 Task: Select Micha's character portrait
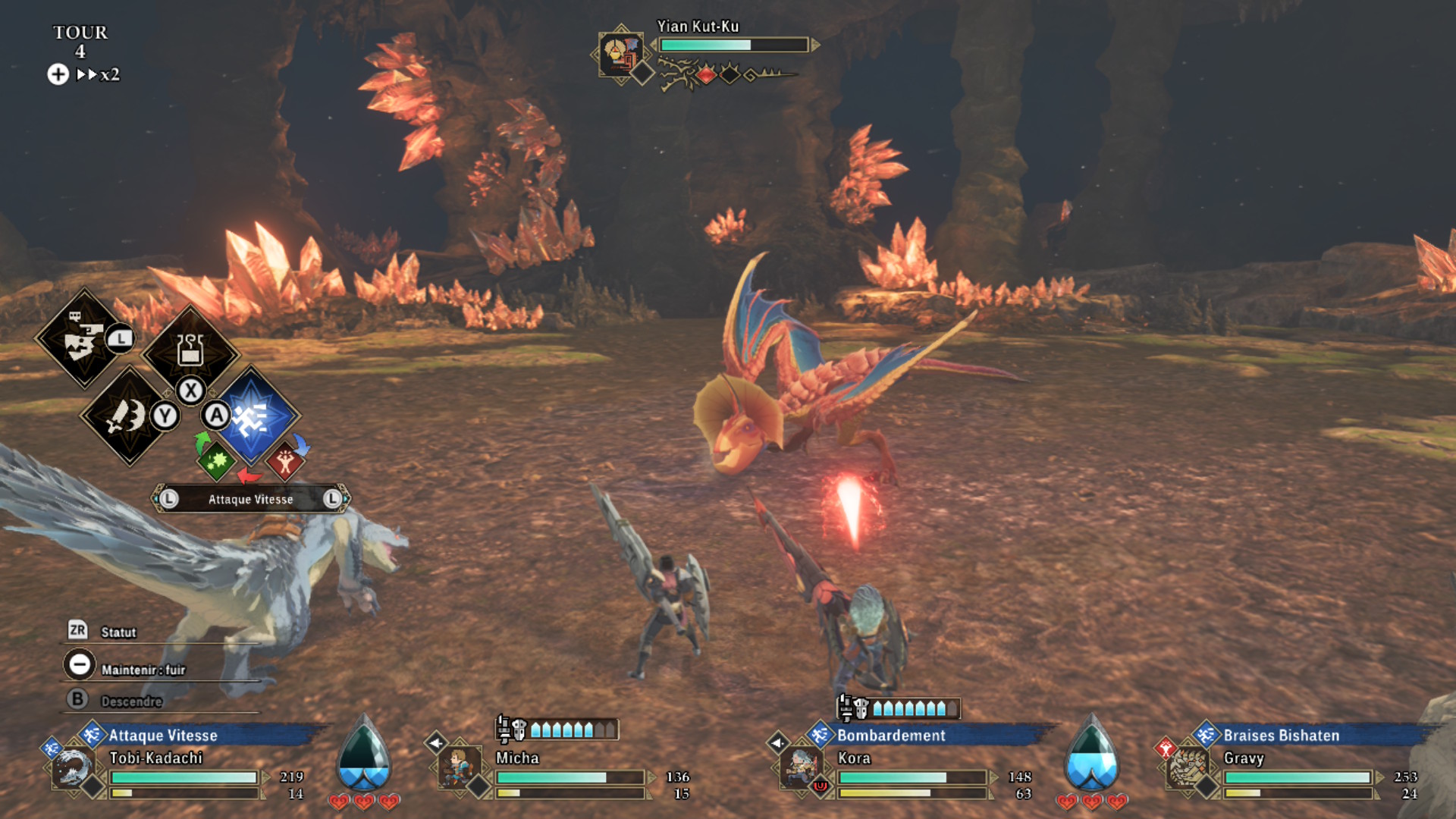[x=459, y=767]
